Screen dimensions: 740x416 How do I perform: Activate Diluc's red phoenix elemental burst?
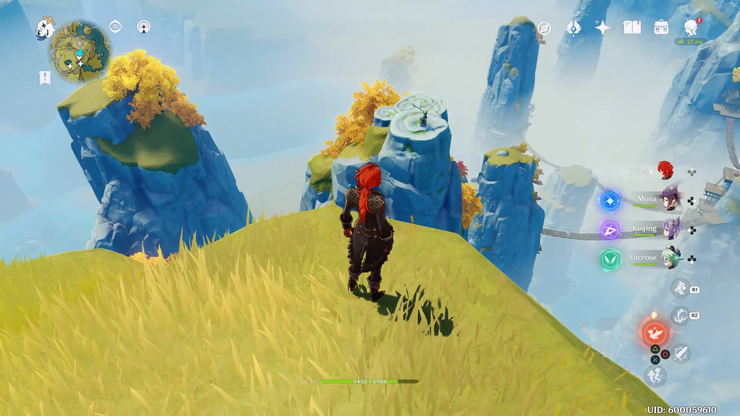pos(656,331)
